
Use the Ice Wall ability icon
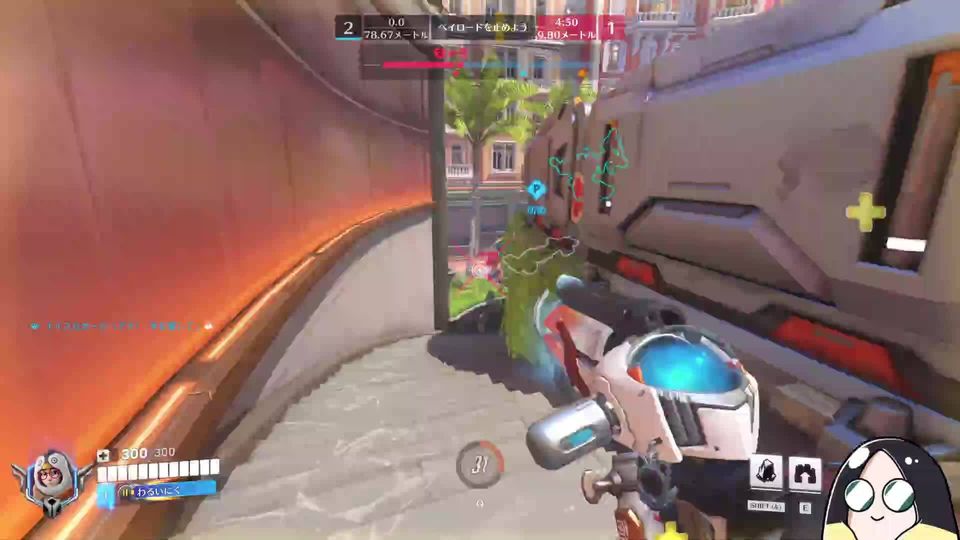click(805, 473)
